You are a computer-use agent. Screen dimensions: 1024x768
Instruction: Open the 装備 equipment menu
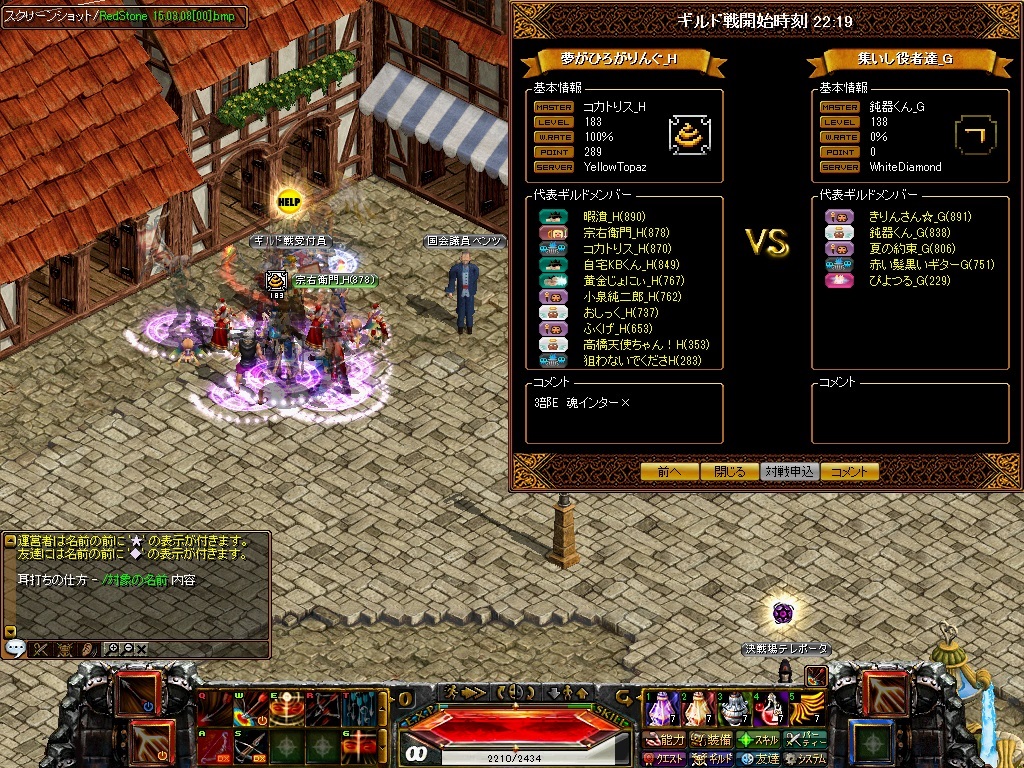[711, 740]
